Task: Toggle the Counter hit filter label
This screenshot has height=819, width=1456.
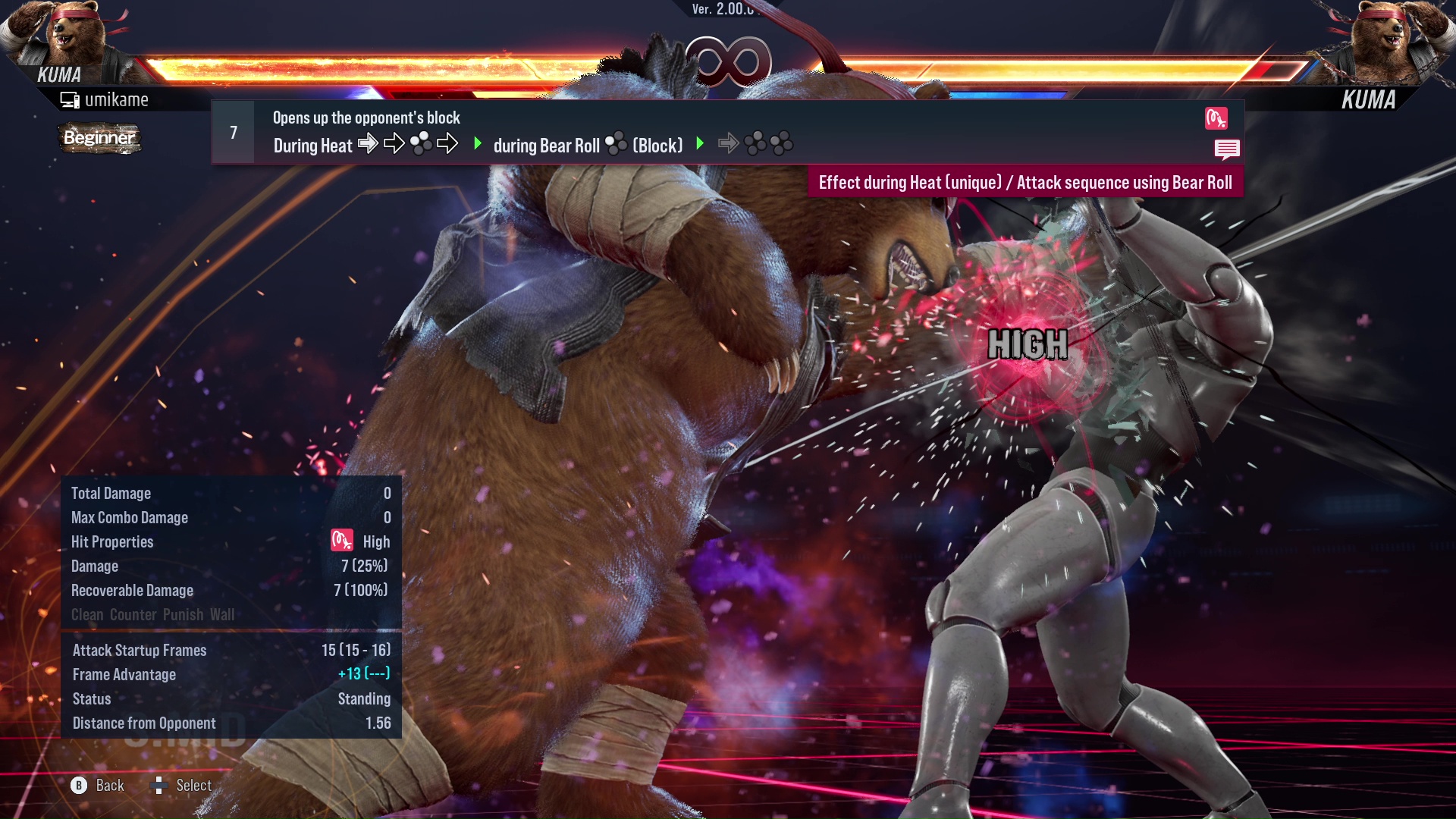Action: pyautogui.click(x=134, y=615)
